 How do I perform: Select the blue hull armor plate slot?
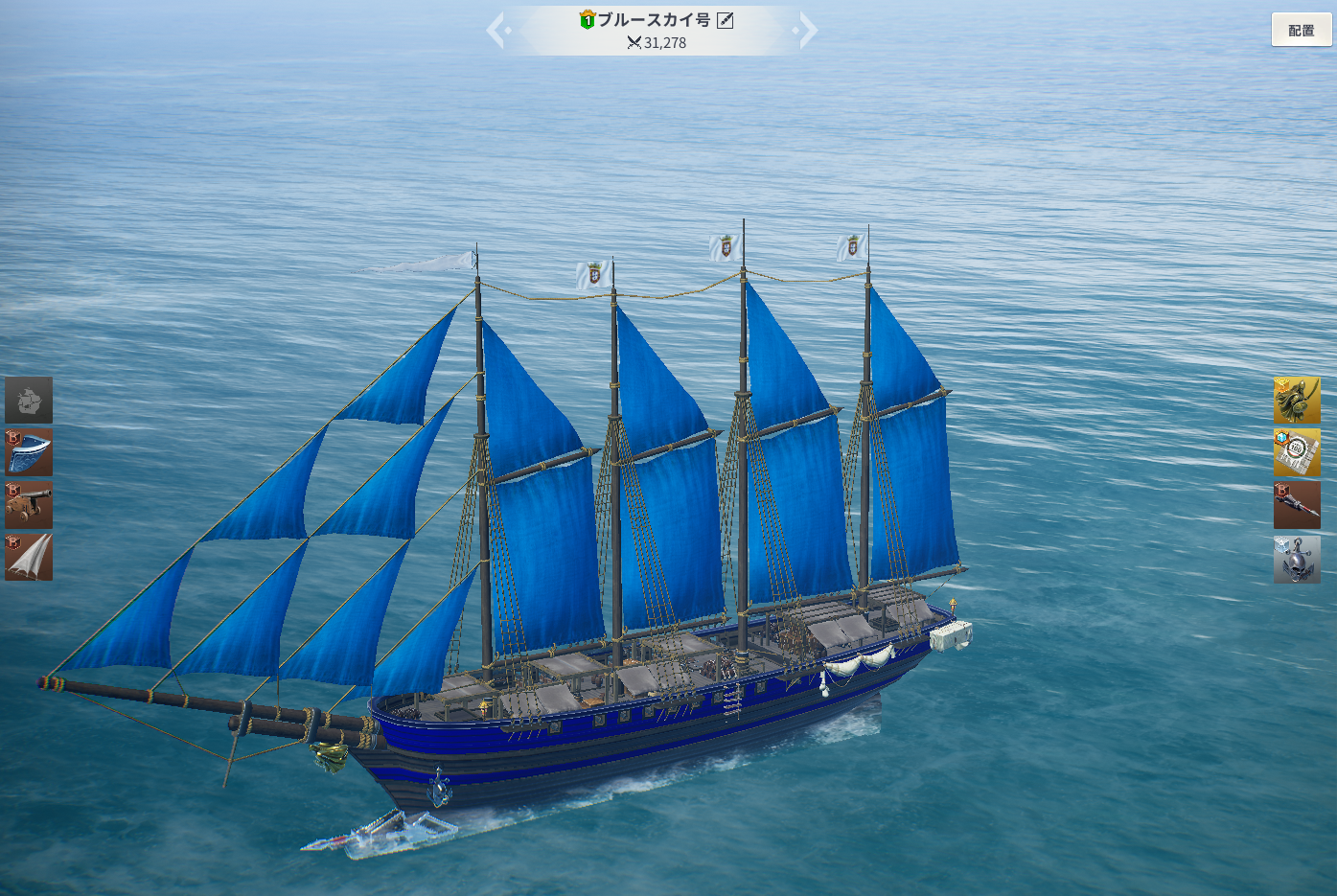(x=29, y=452)
